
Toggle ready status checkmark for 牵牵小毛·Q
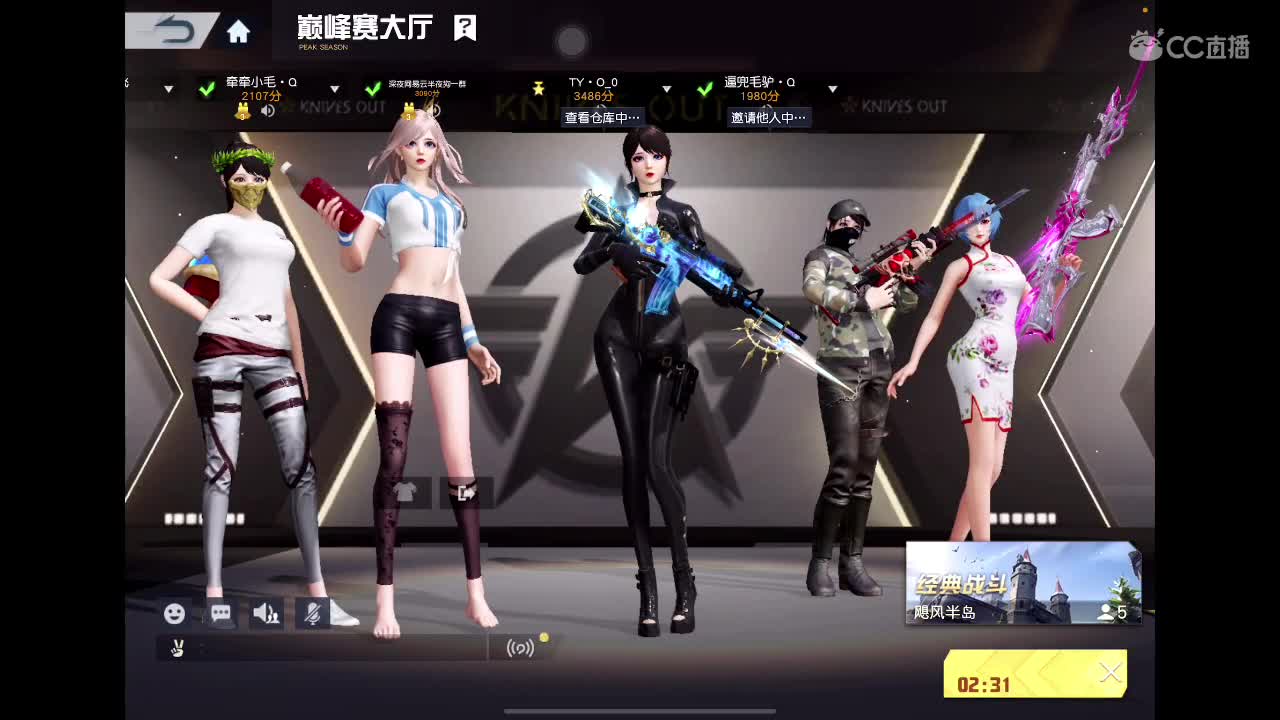(205, 88)
